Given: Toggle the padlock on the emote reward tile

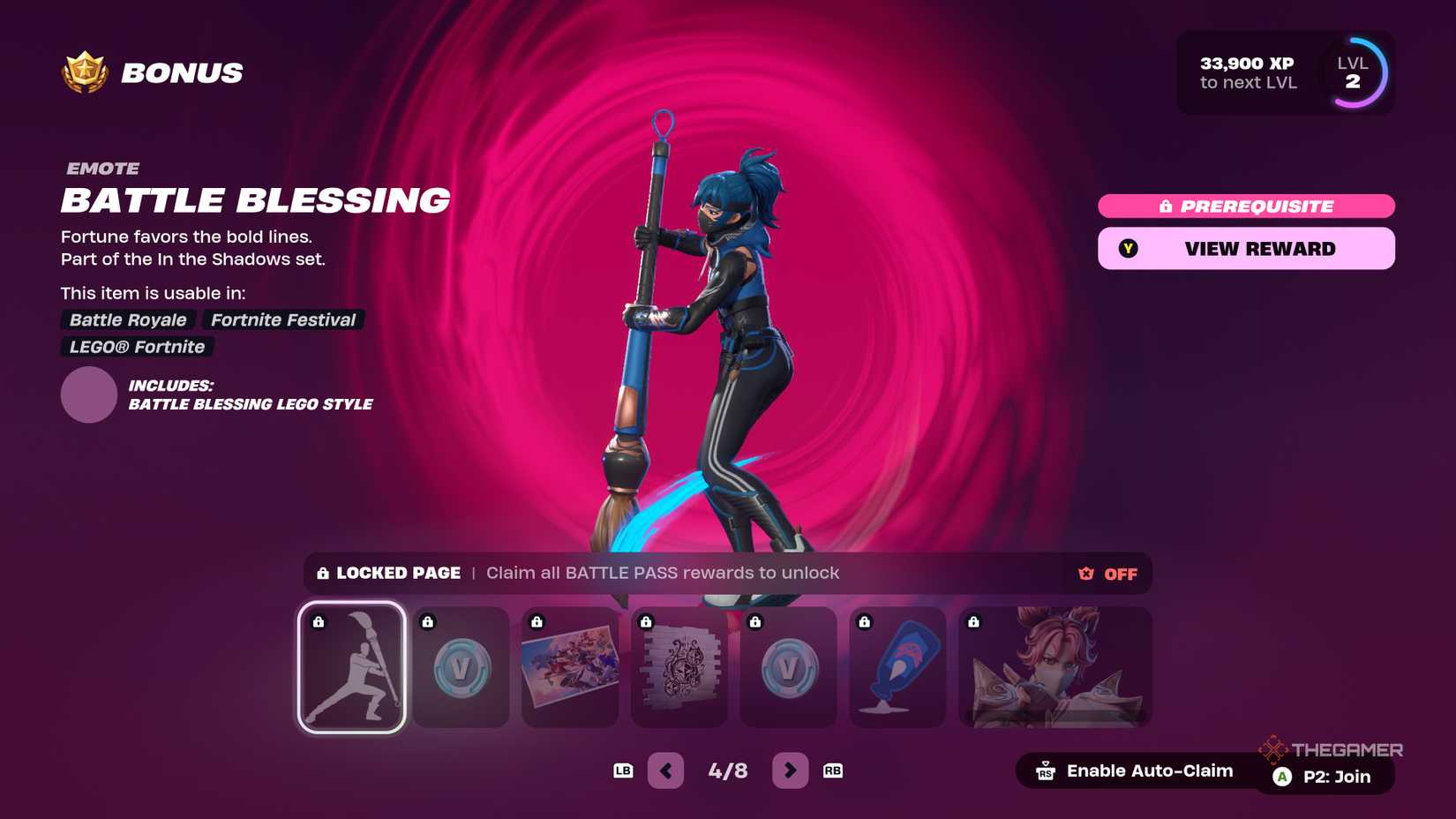Looking at the screenshot, I should [x=319, y=620].
